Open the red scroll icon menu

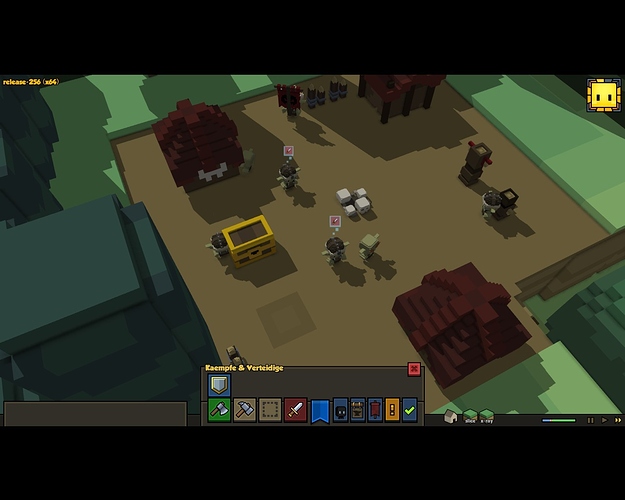coord(375,410)
